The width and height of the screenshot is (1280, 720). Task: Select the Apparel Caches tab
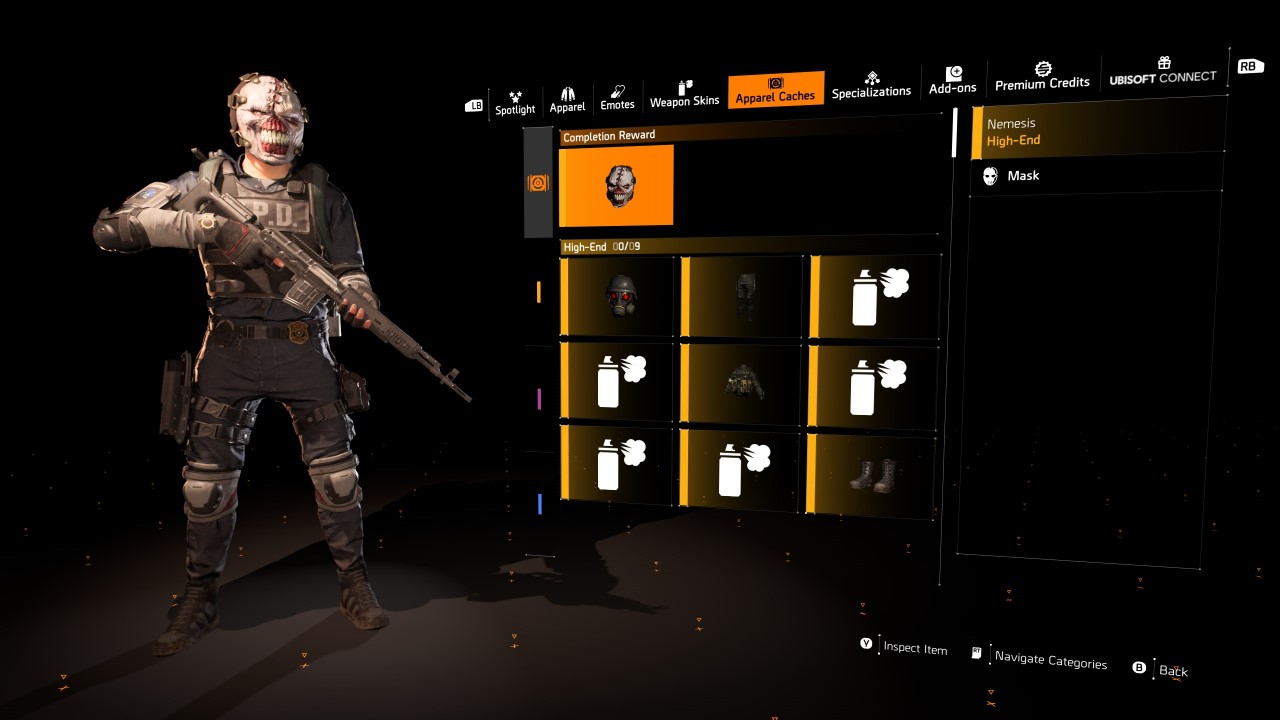click(776, 90)
